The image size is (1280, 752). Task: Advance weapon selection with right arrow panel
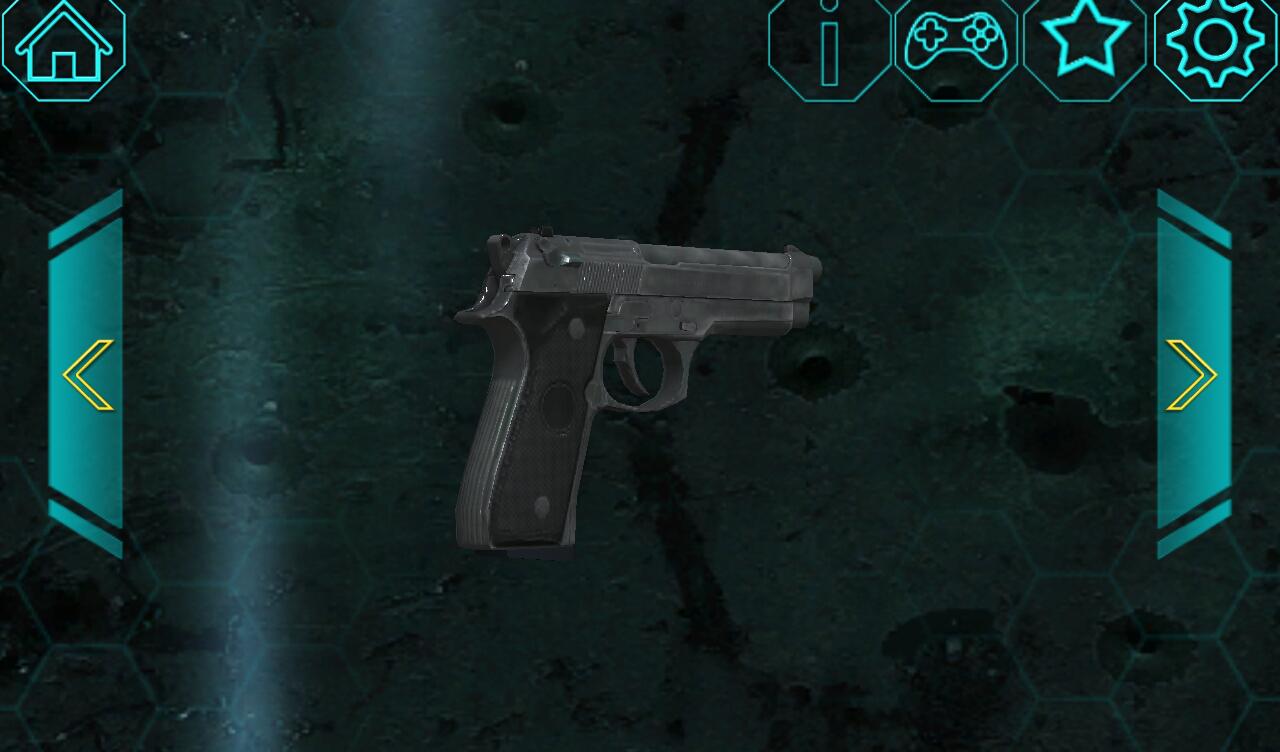point(1193,375)
